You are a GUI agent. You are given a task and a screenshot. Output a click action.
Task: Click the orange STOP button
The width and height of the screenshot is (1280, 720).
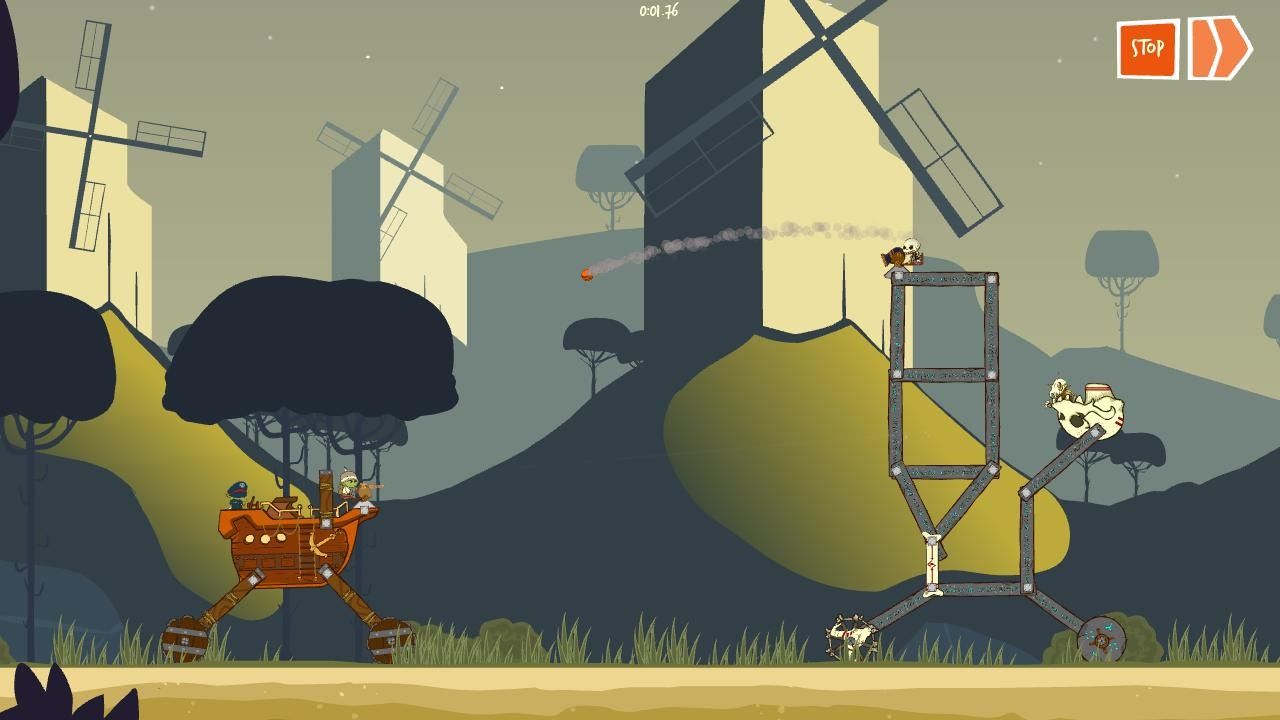(1147, 48)
